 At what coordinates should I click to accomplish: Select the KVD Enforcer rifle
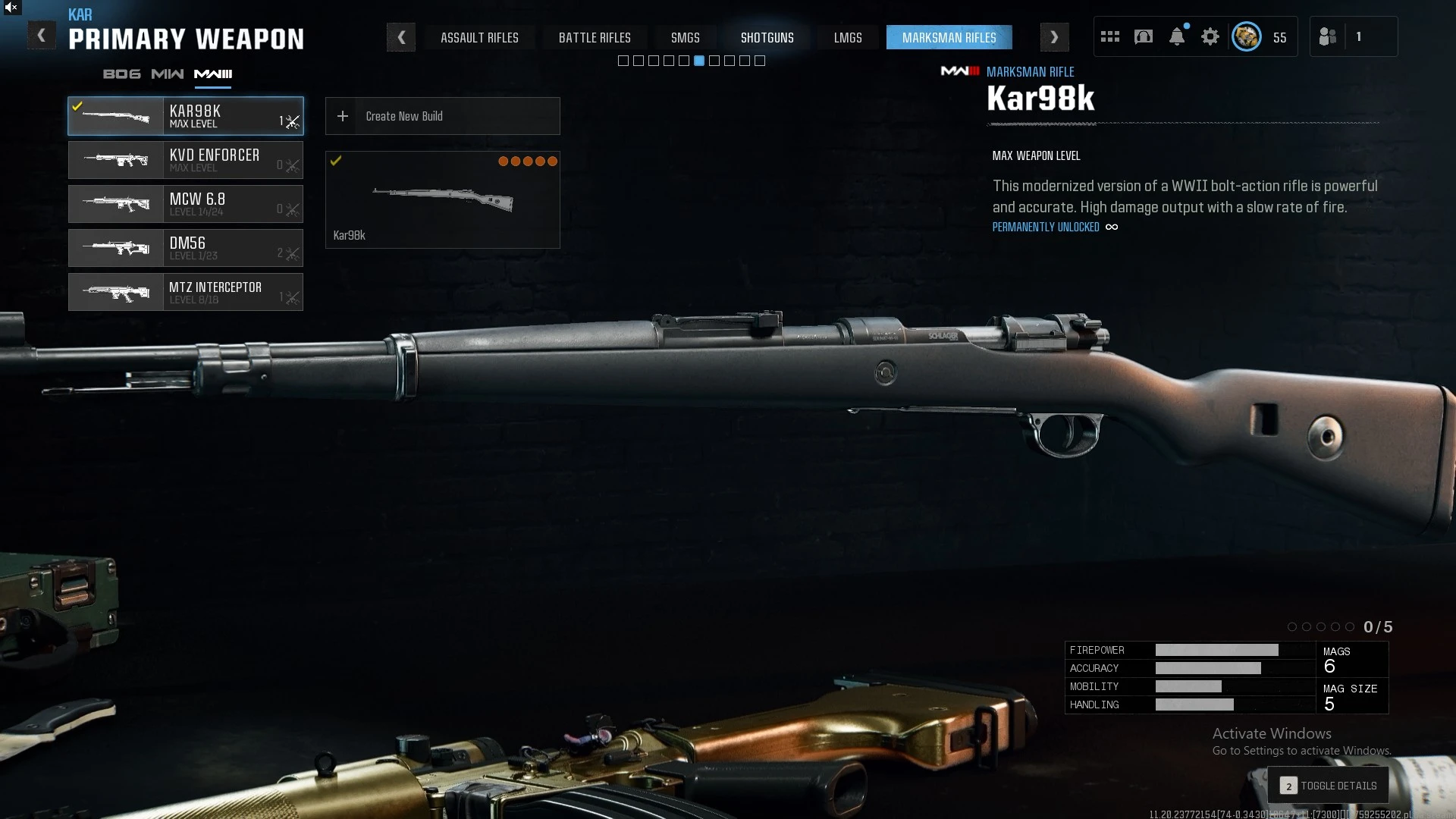(x=186, y=160)
